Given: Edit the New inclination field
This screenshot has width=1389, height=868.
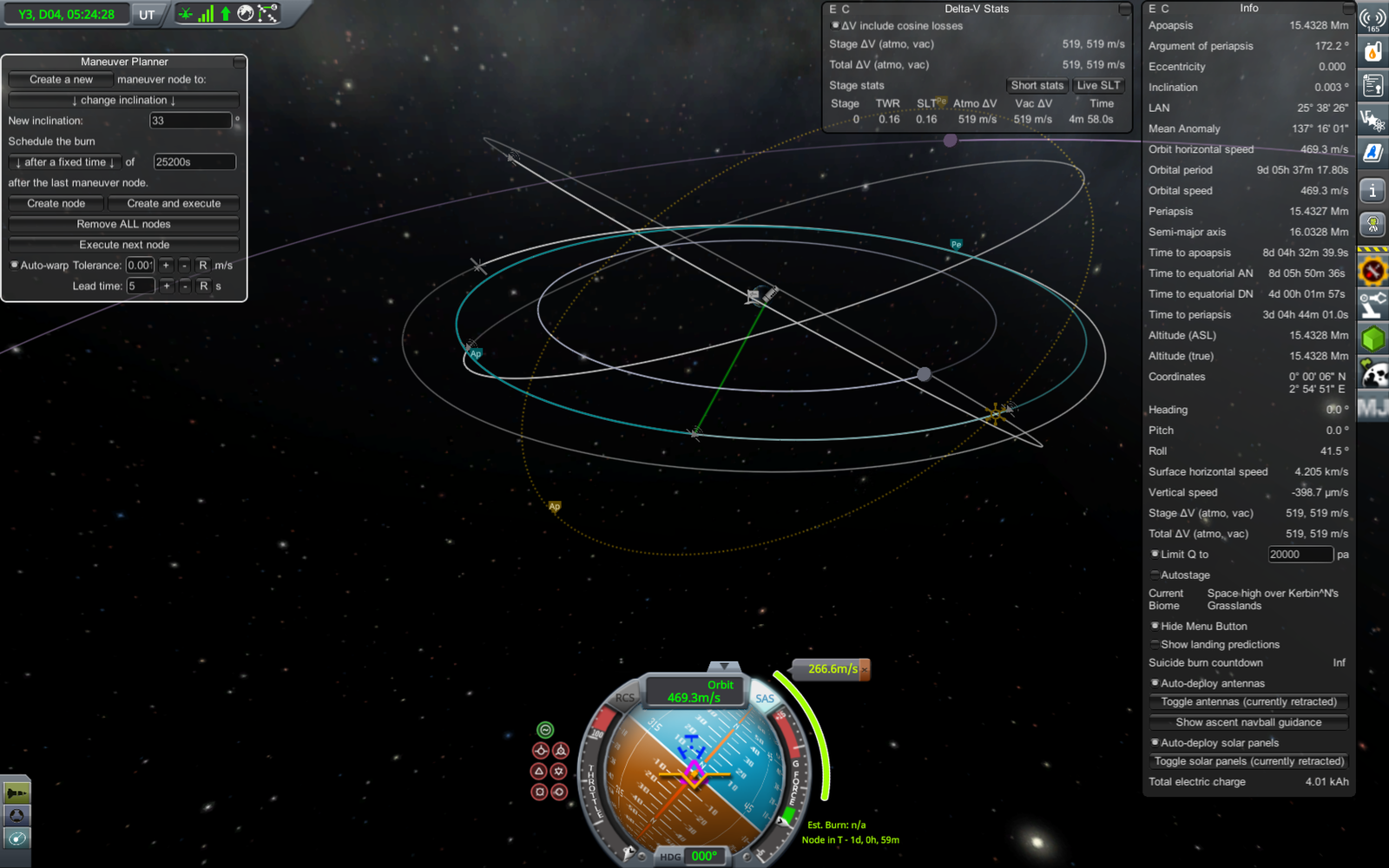Looking at the screenshot, I should [190, 121].
